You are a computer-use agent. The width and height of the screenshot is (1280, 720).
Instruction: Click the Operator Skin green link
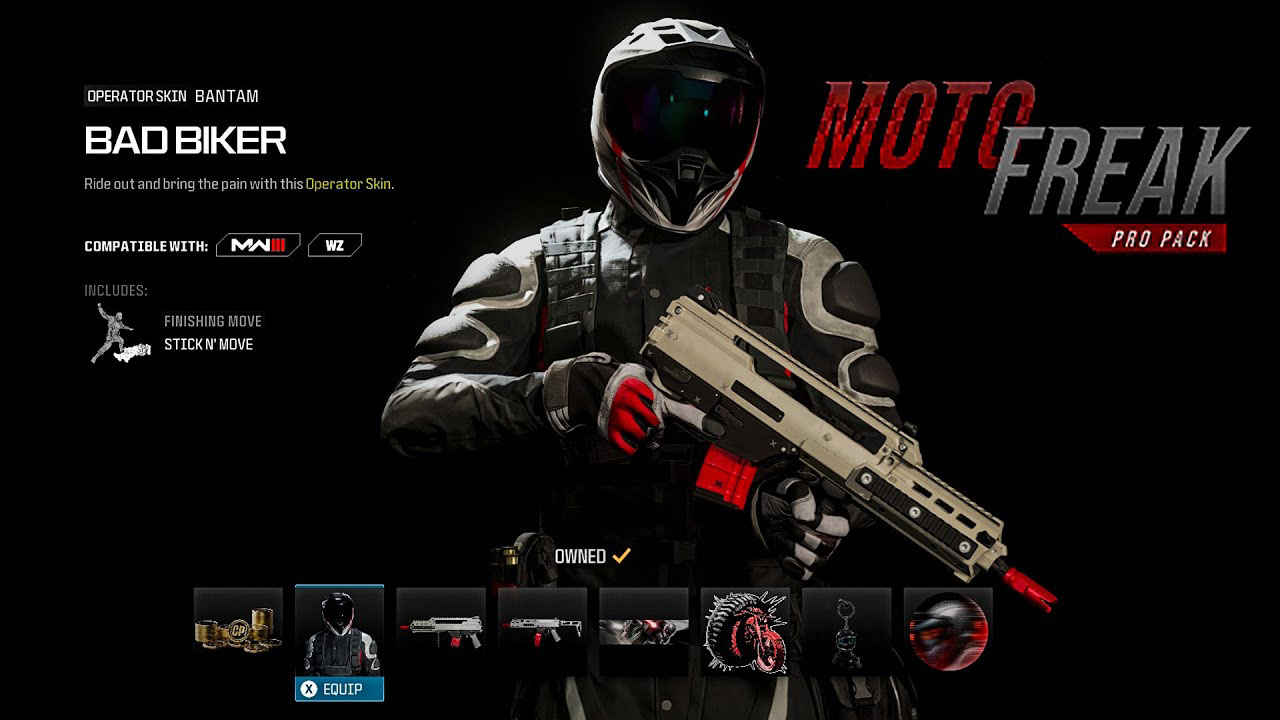click(350, 184)
